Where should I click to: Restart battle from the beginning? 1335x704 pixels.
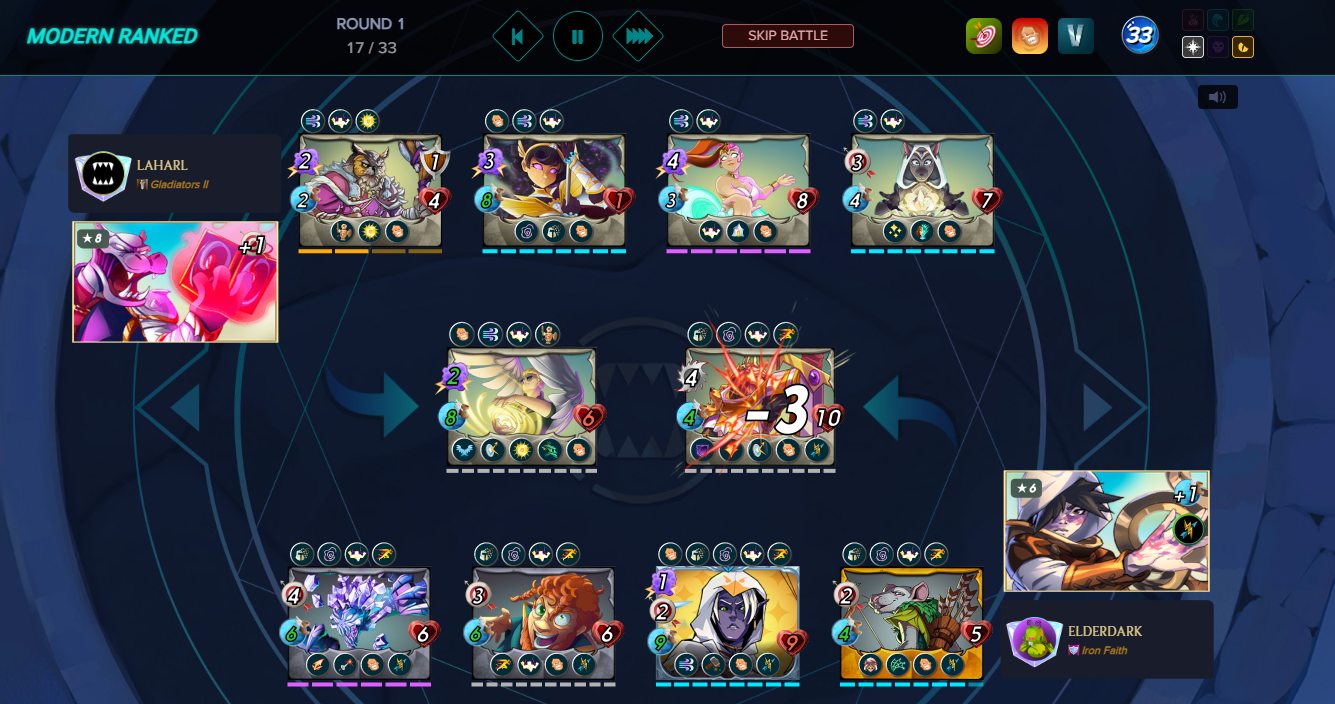(x=518, y=36)
